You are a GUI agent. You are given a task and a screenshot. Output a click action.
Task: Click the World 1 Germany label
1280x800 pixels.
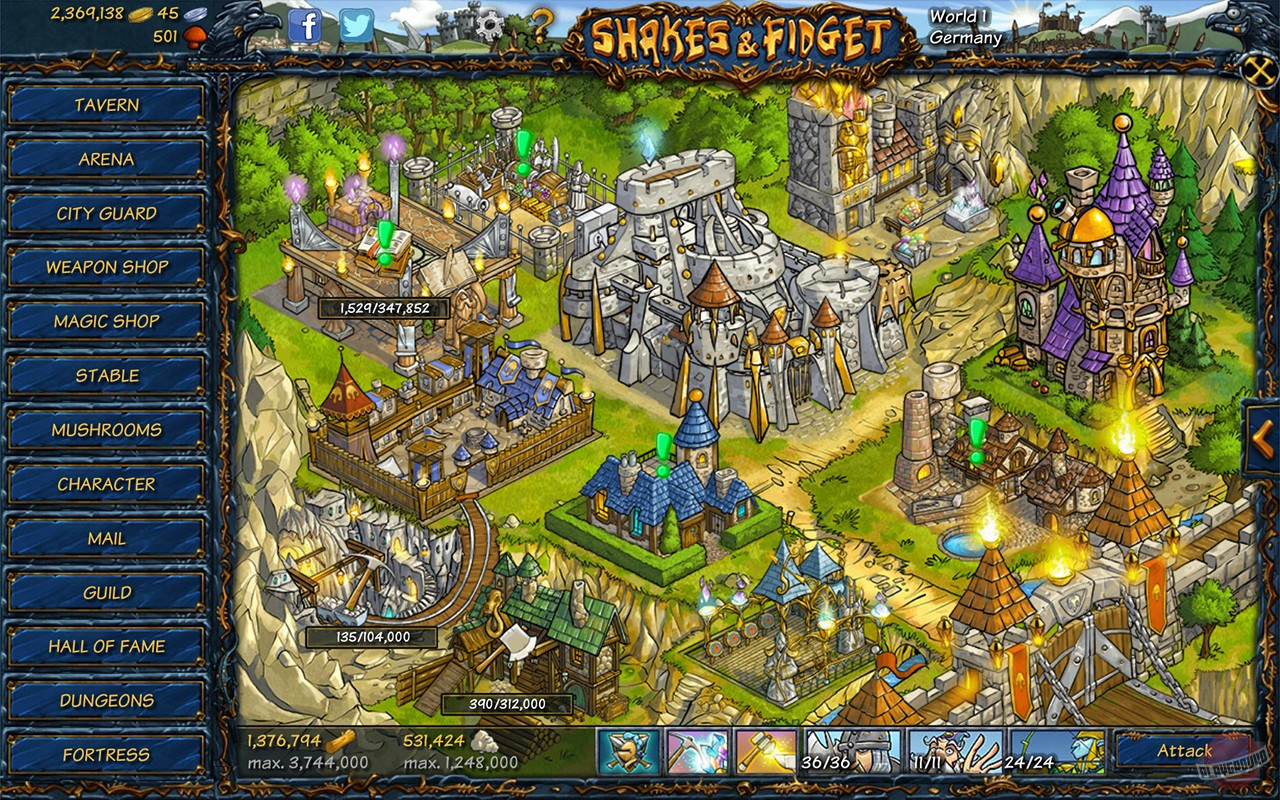(x=964, y=27)
